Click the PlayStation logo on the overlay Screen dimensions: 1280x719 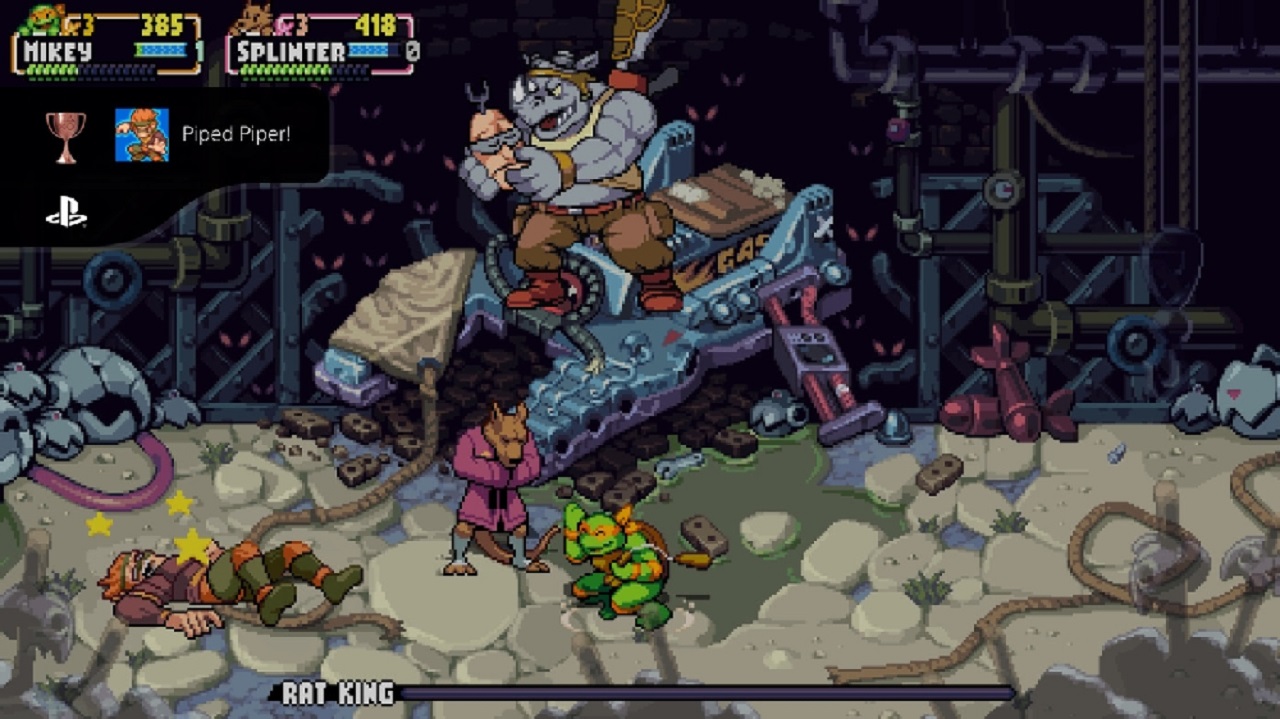point(66,214)
